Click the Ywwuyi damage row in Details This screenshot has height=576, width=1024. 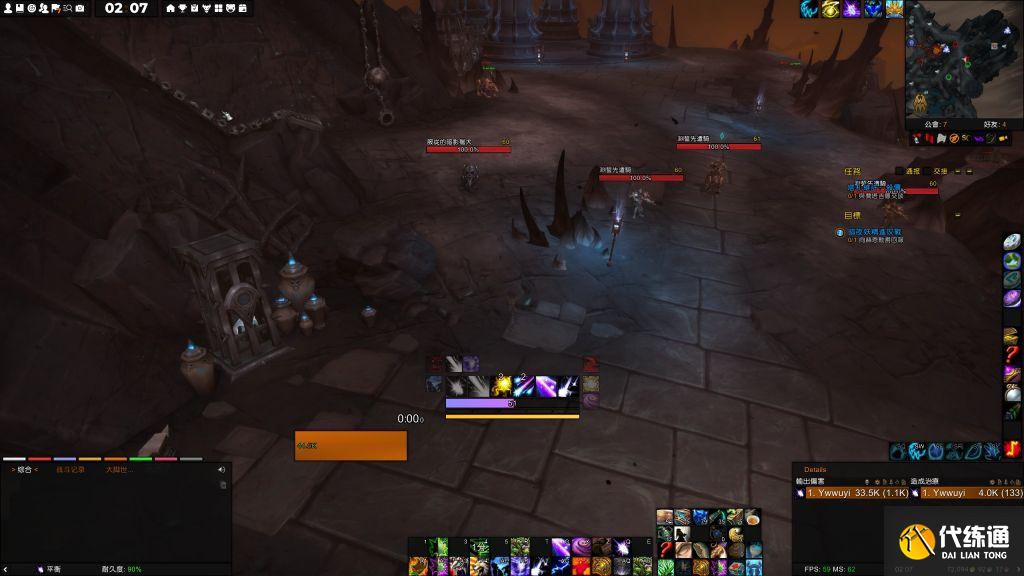855,492
